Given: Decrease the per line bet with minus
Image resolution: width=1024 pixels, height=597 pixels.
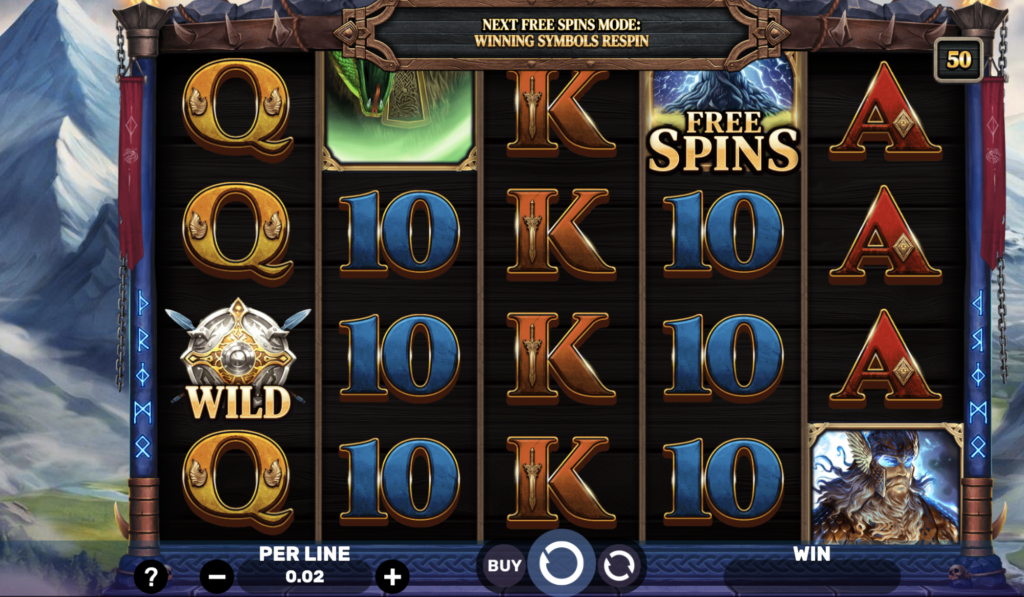Looking at the screenshot, I should [x=217, y=576].
